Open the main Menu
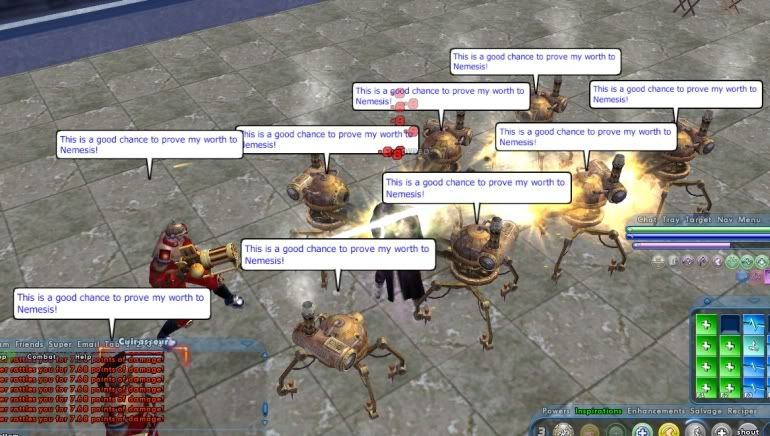Image resolution: width=770 pixels, height=436 pixels. 750,219
